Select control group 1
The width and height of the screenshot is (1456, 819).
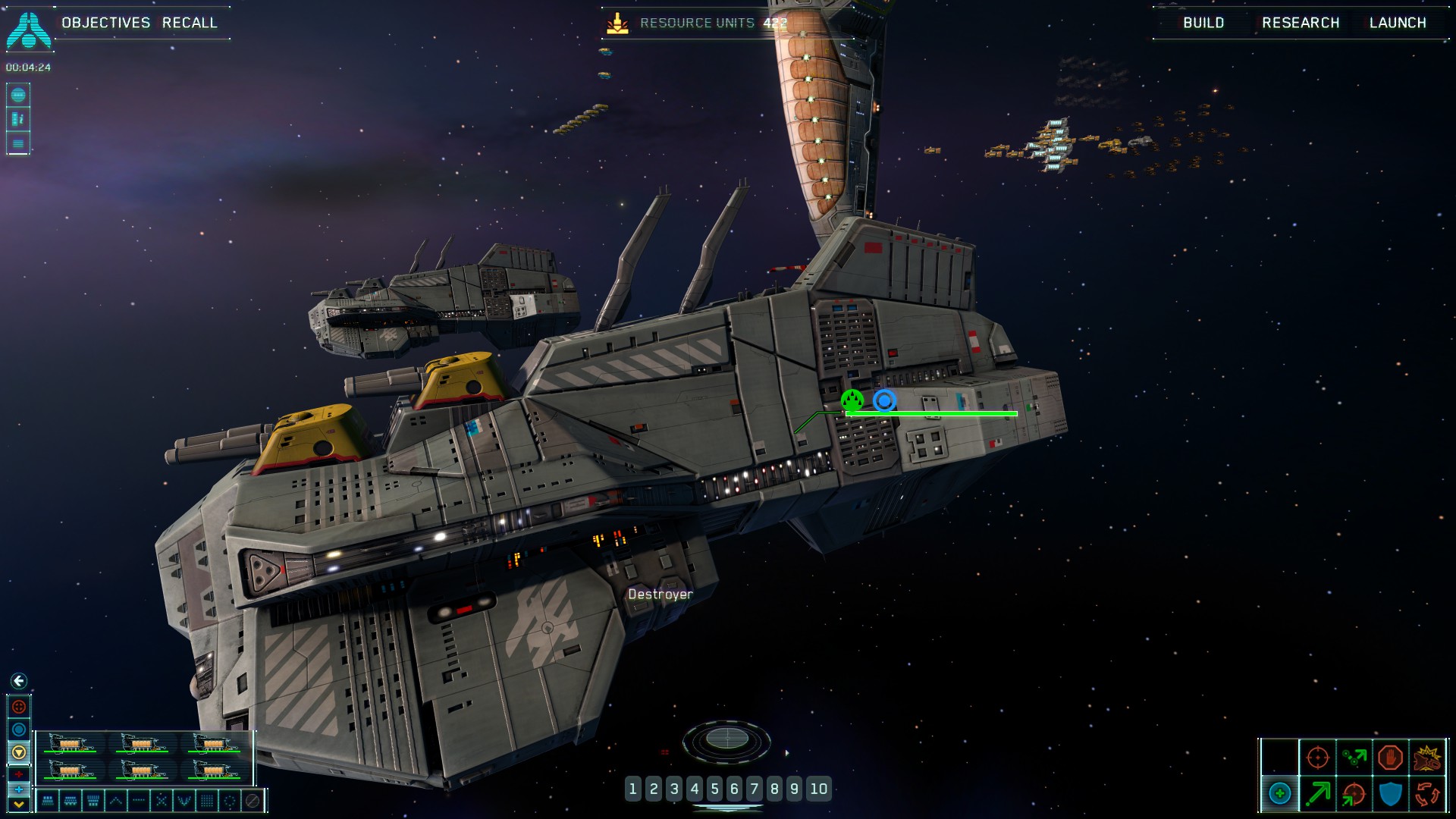coord(633,789)
